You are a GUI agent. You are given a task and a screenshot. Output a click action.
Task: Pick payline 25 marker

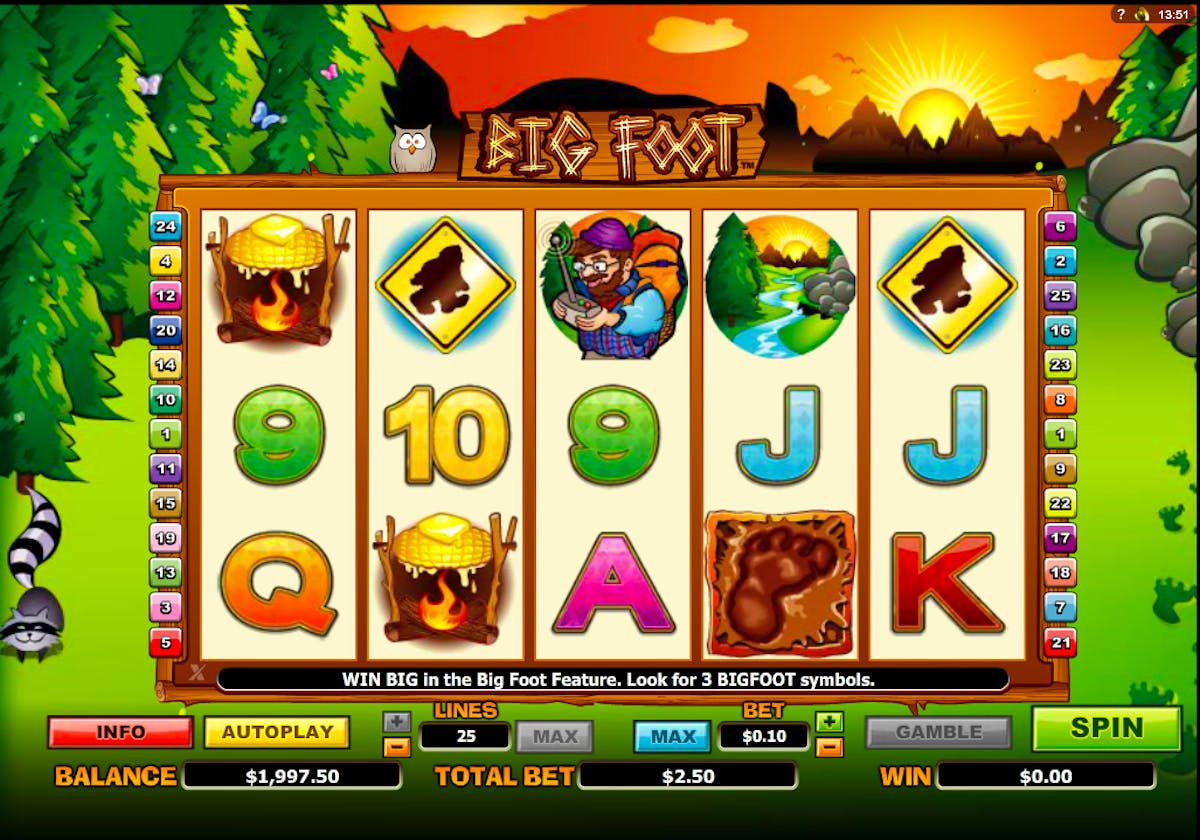pos(1060,296)
